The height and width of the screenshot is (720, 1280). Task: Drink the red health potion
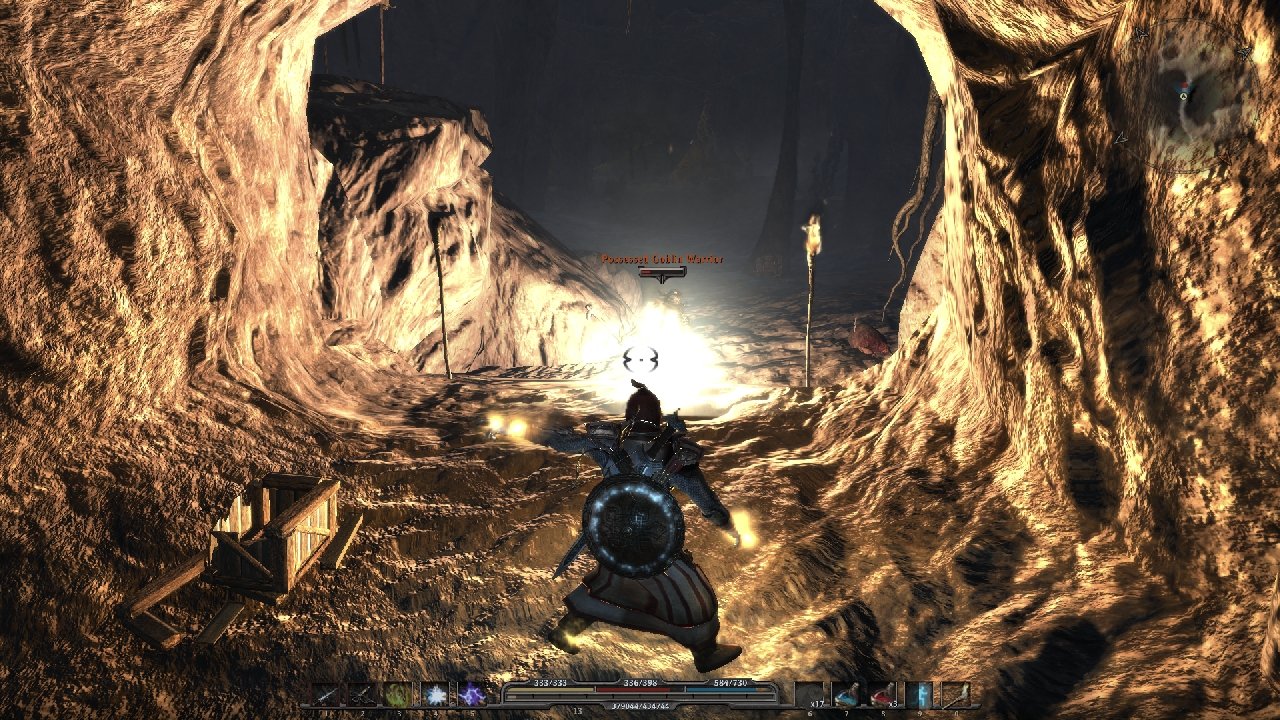pyautogui.click(x=882, y=694)
